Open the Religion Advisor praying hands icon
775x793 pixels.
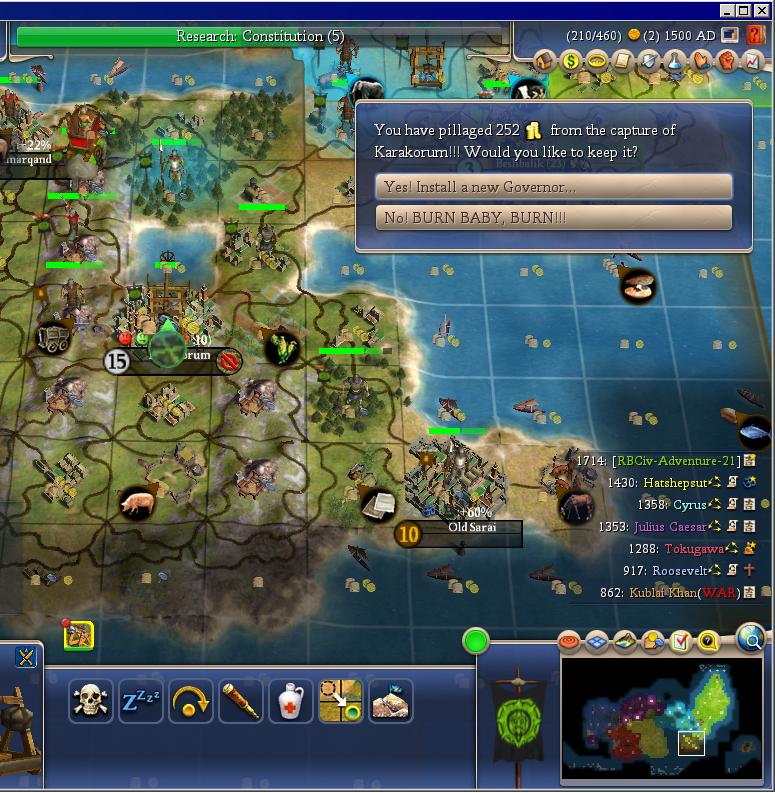702,61
